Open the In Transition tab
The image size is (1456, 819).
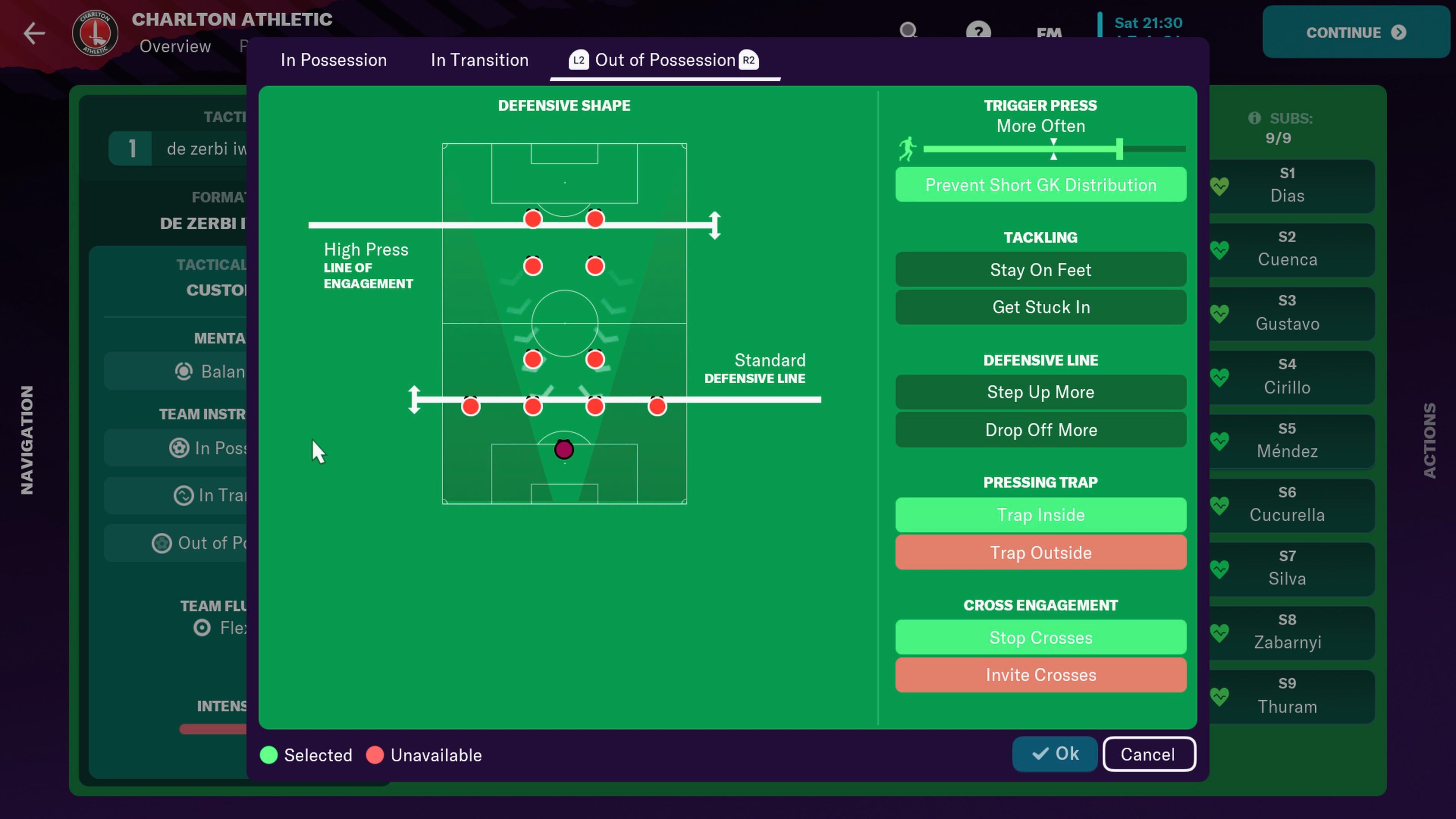[479, 60]
